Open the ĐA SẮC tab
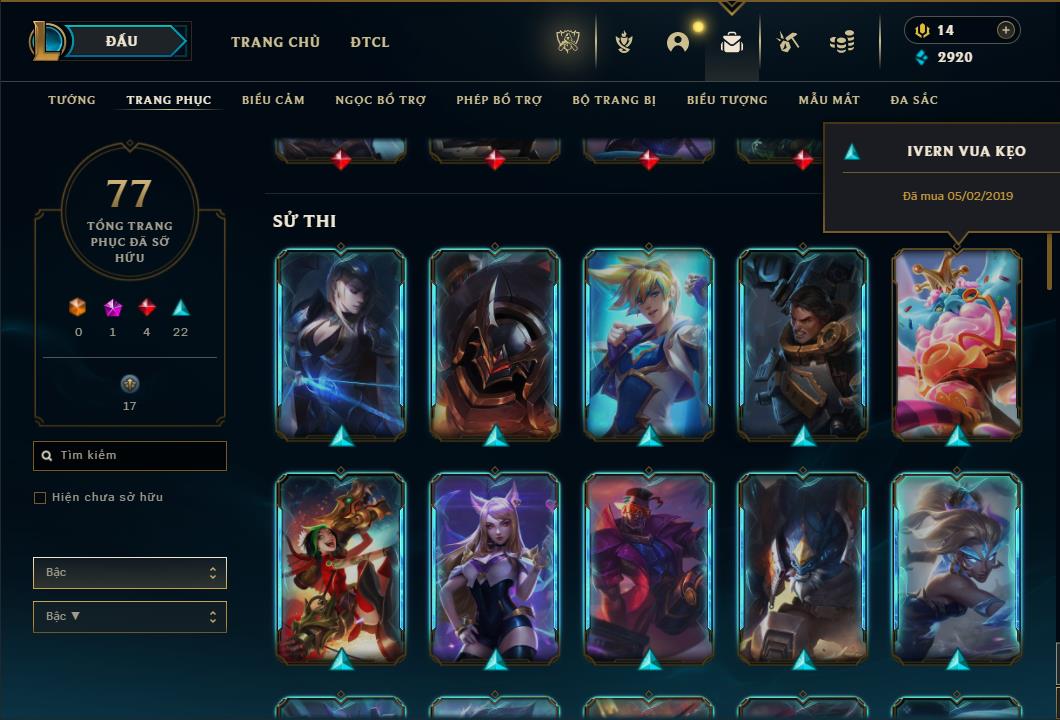Image resolution: width=1060 pixels, height=720 pixels. tap(914, 100)
